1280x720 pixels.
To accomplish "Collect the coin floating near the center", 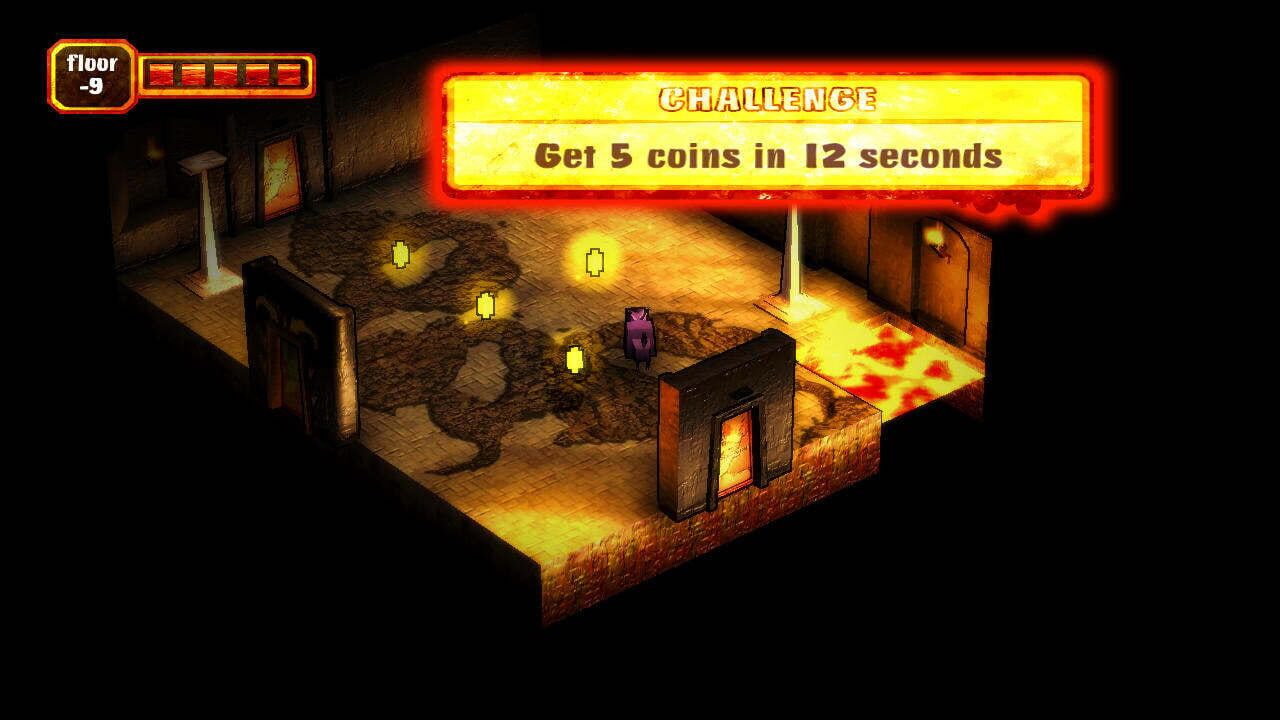I will click(x=484, y=303).
